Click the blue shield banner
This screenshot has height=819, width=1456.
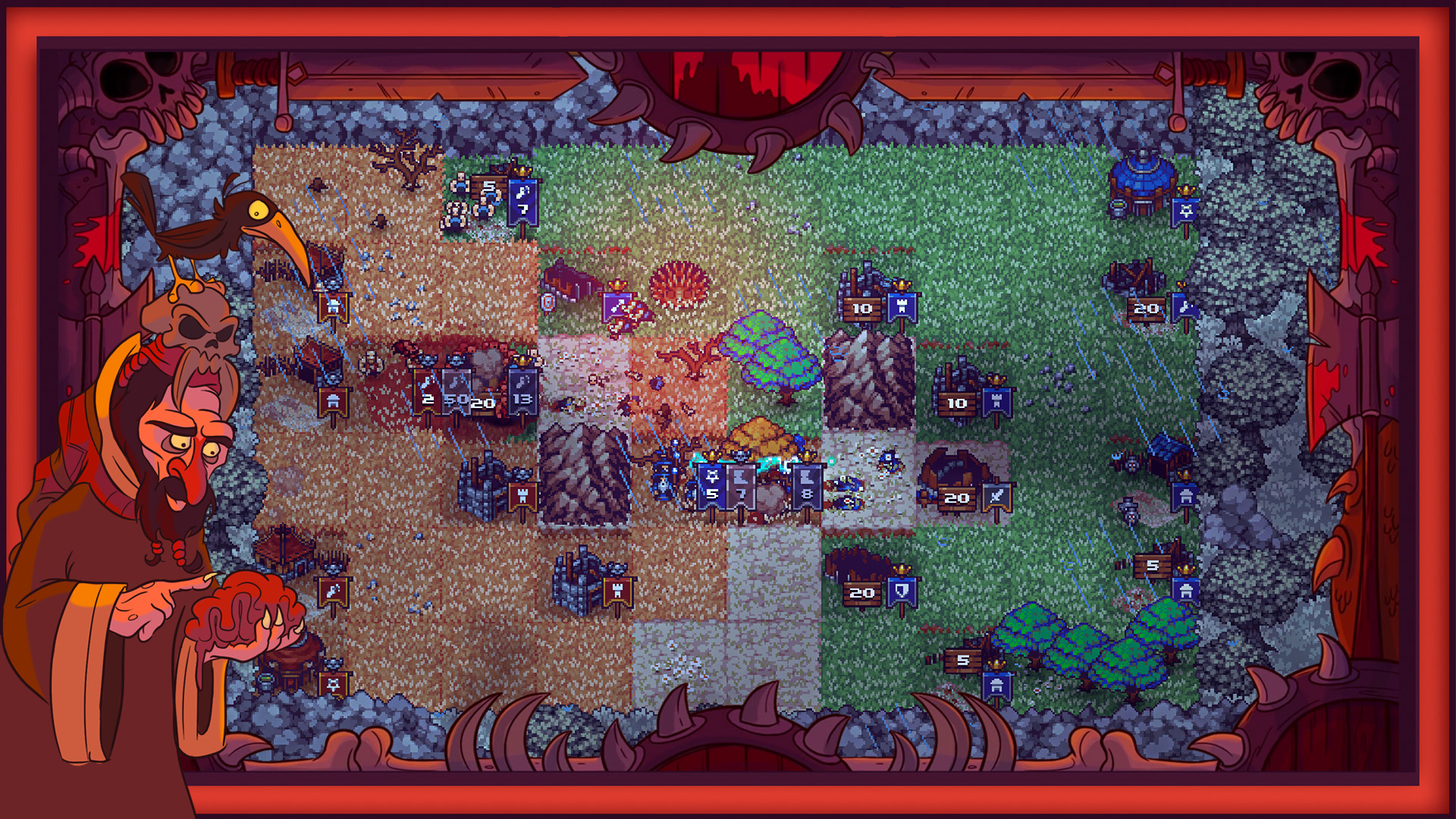[x=902, y=591]
